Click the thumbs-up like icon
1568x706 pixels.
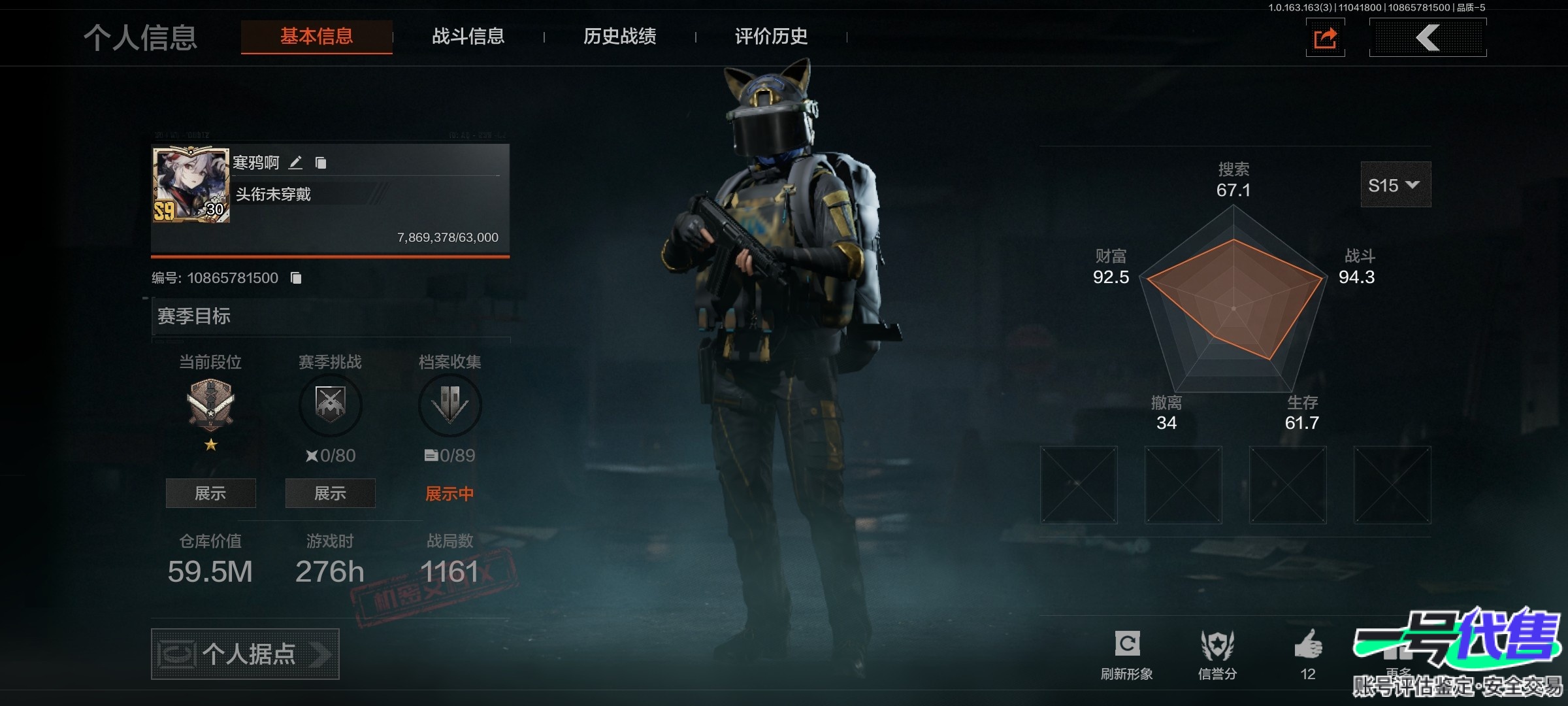coord(1308,645)
